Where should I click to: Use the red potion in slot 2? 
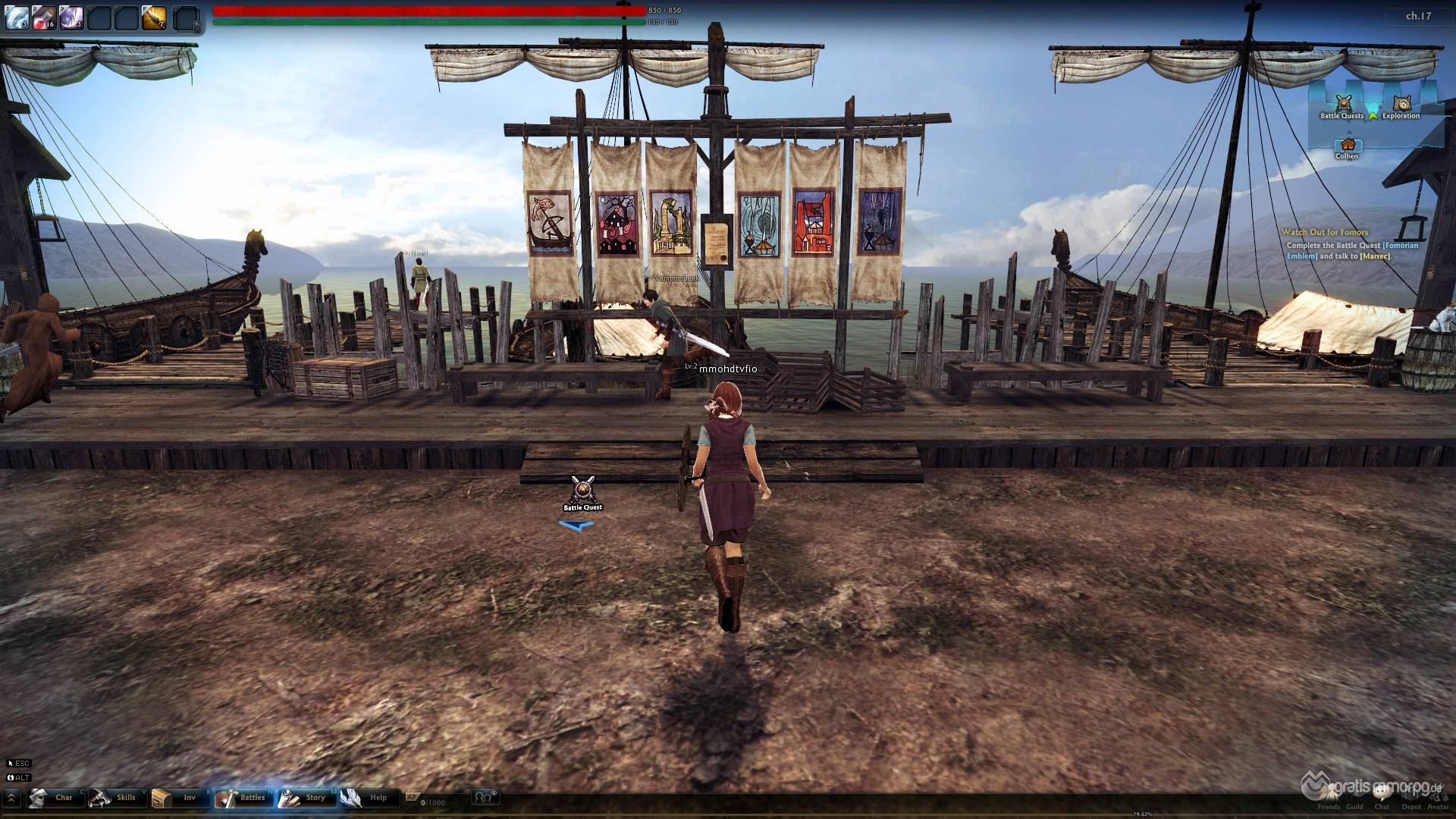(x=44, y=17)
